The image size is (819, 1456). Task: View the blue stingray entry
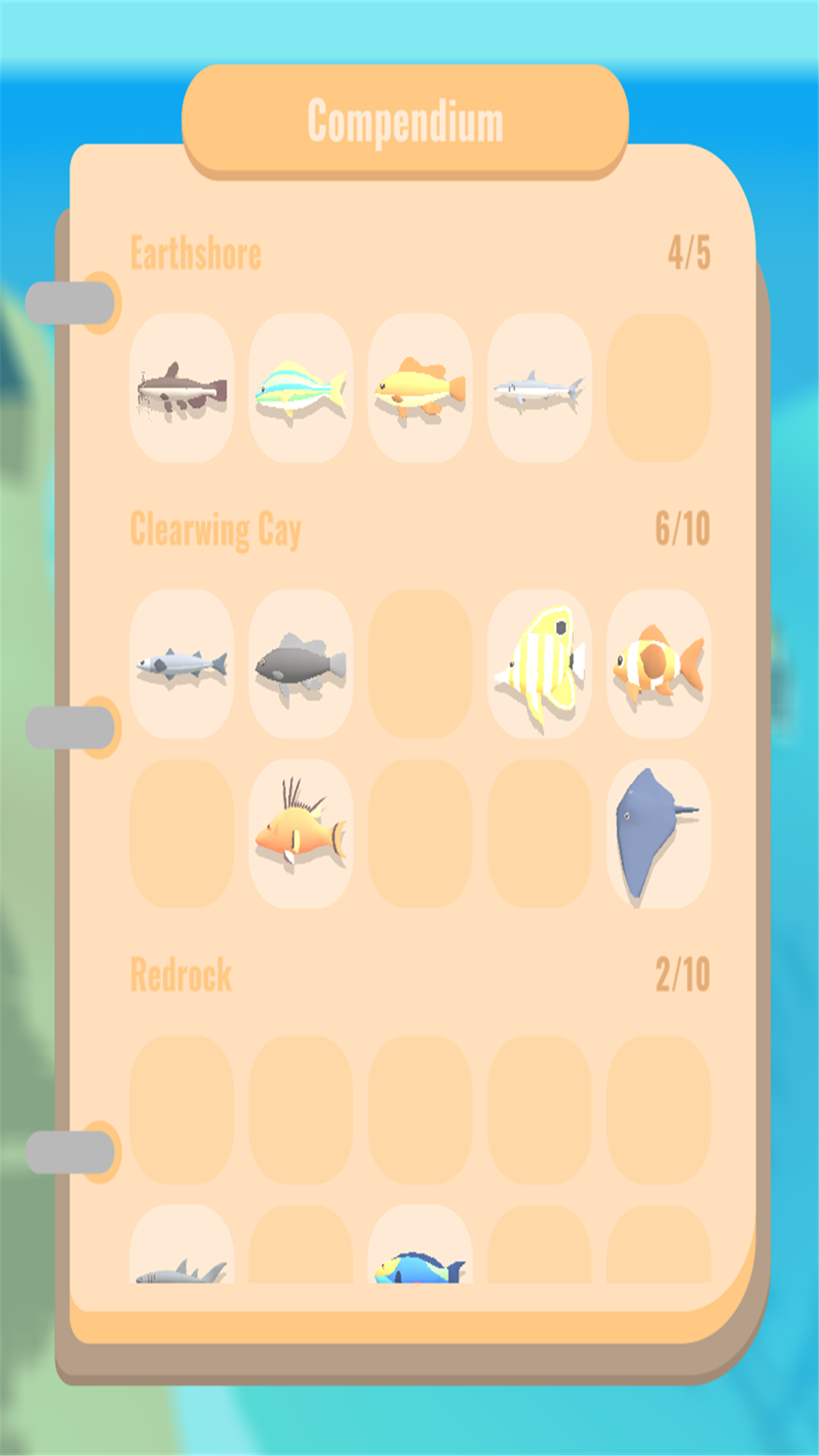(658, 833)
